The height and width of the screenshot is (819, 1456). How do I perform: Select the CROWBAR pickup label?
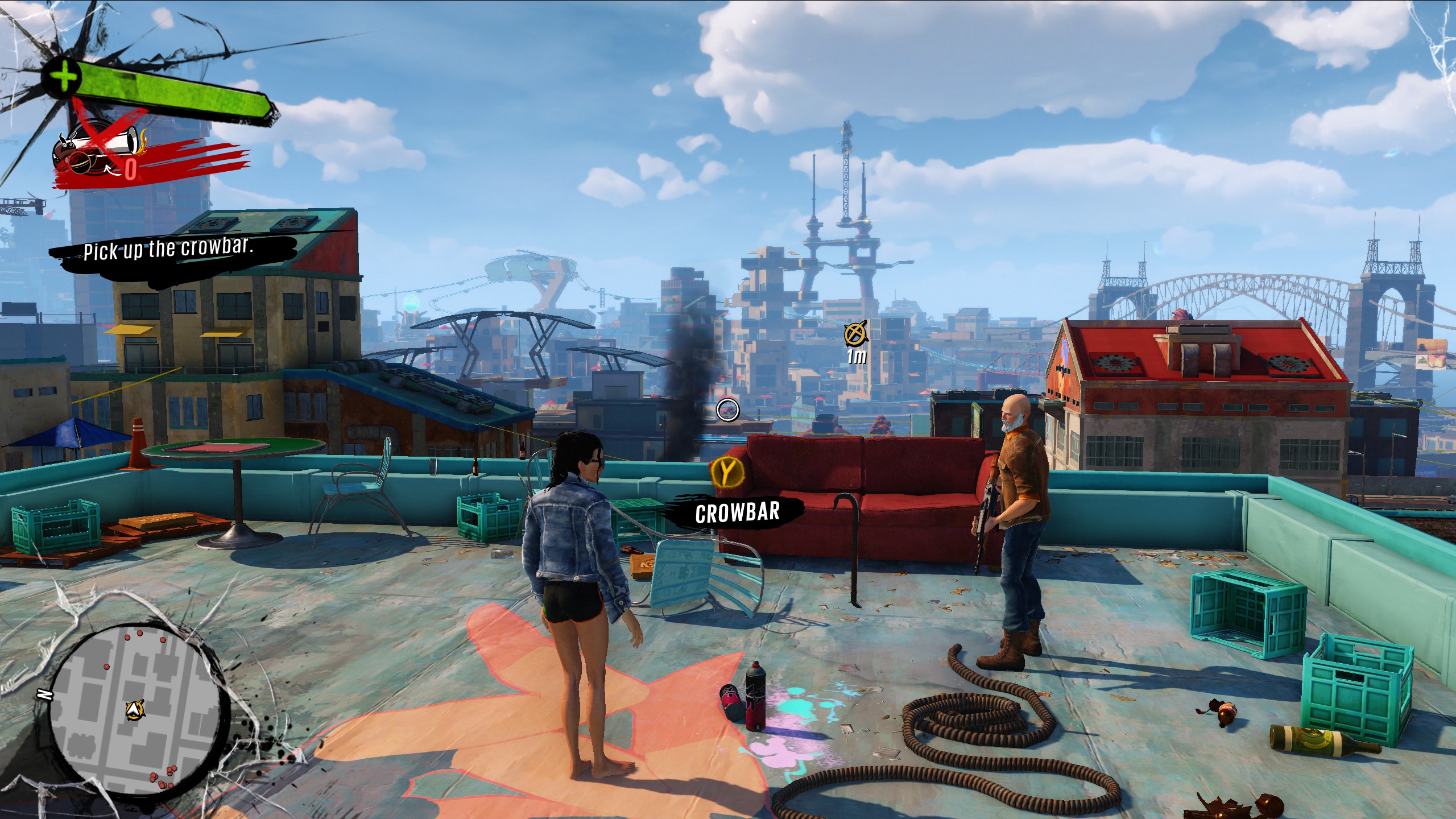737,512
